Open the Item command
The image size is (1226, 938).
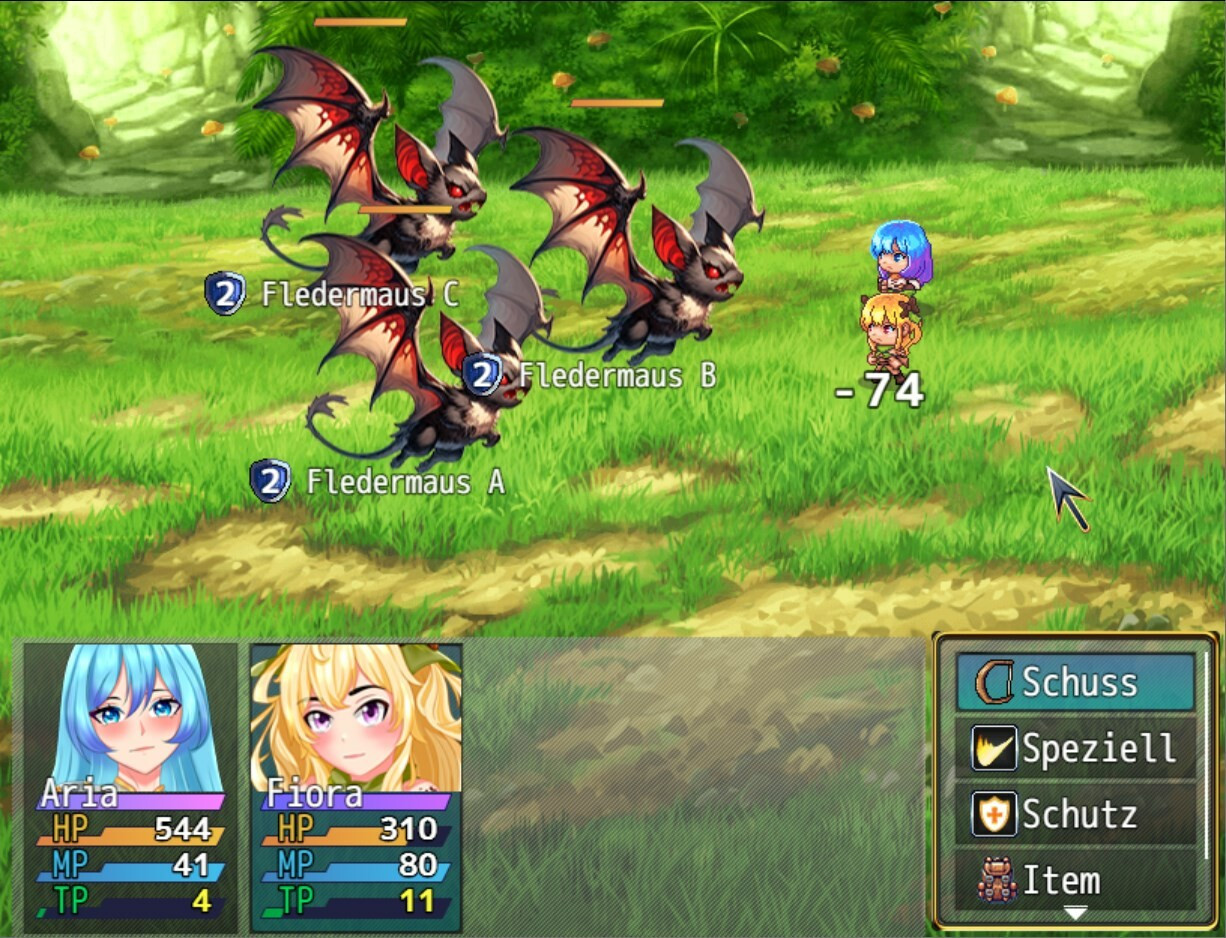coord(1075,880)
